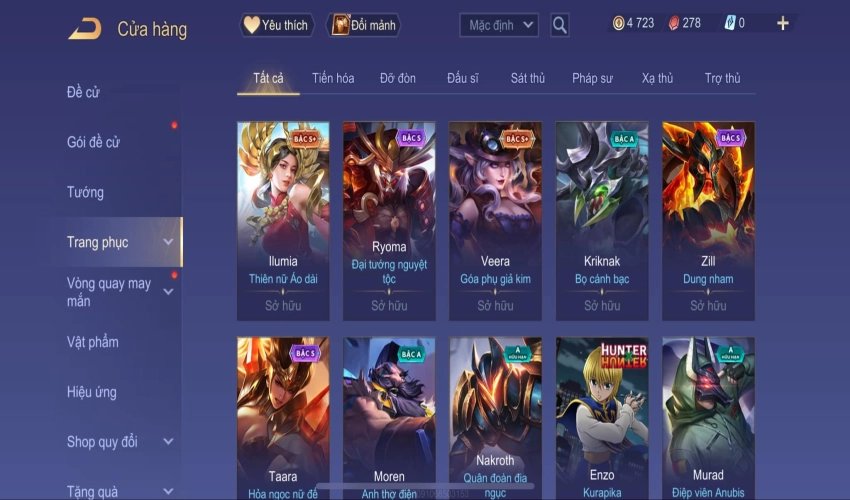Expand the Vòng quay may mắn menu

(109, 292)
